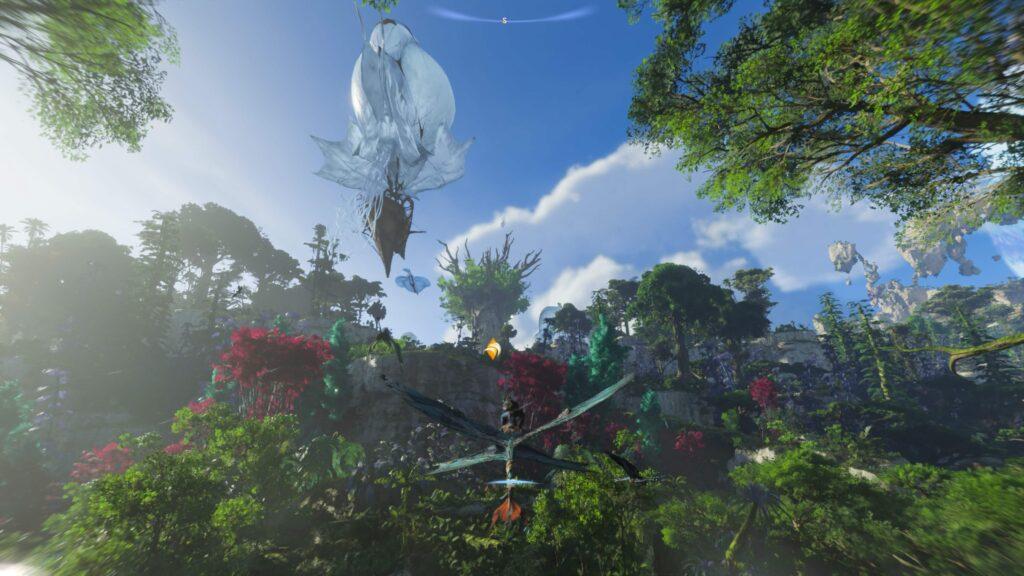Click the S marker on the compass
Image resolution: width=1024 pixels, height=576 pixels.
pos(505,19)
